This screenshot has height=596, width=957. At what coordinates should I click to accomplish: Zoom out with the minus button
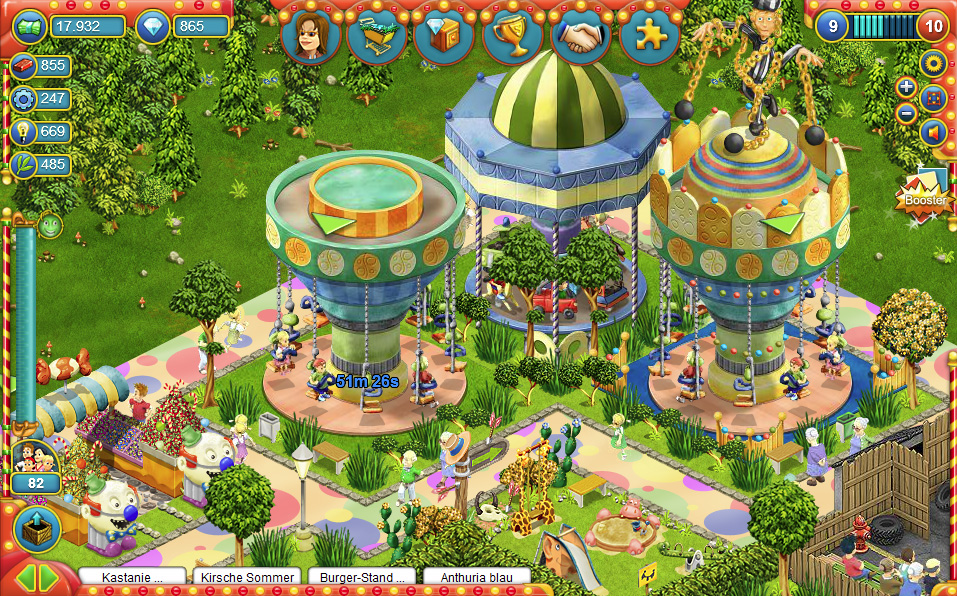click(906, 112)
